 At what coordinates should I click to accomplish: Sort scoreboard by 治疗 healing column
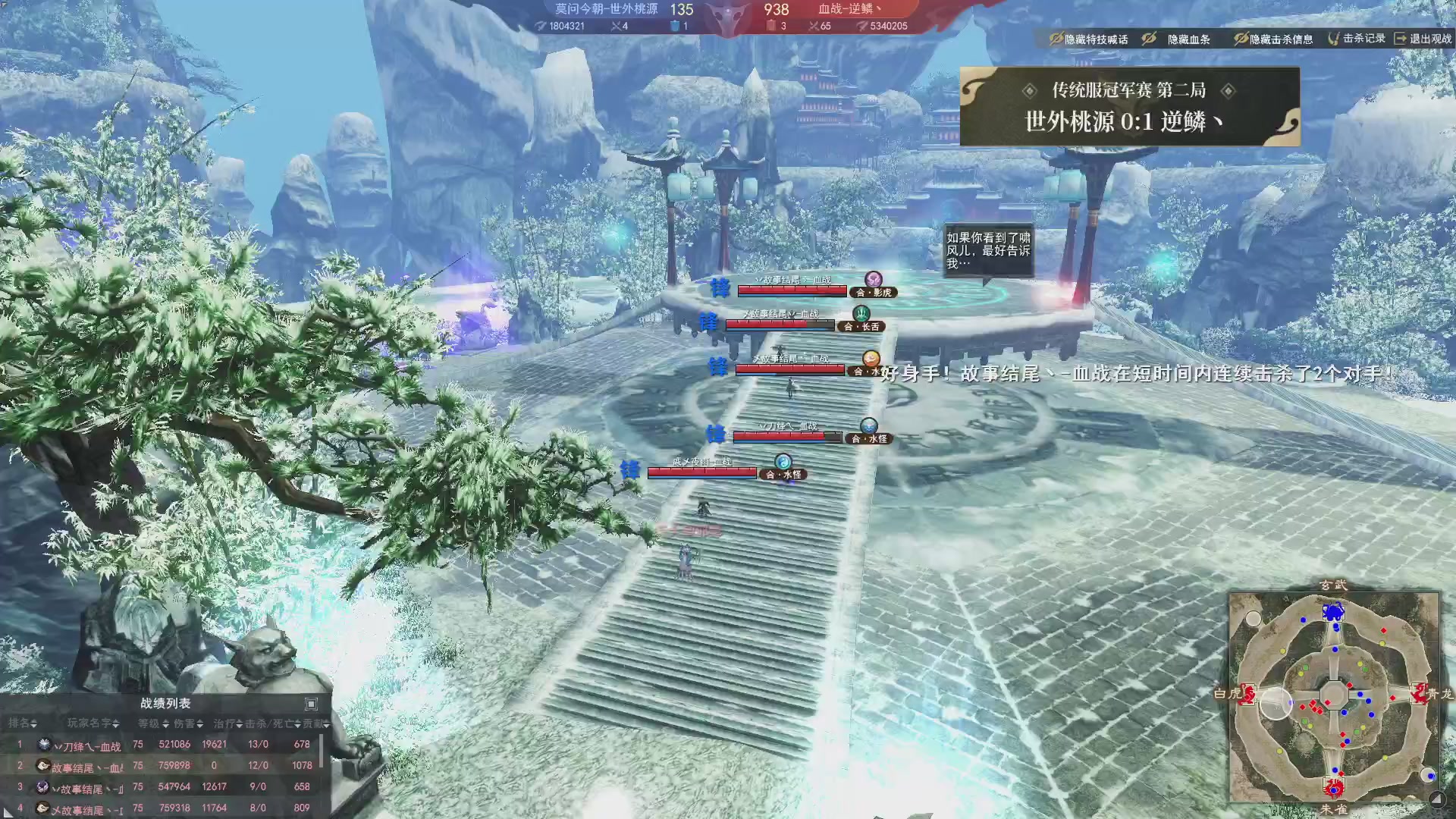click(x=227, y=723)
